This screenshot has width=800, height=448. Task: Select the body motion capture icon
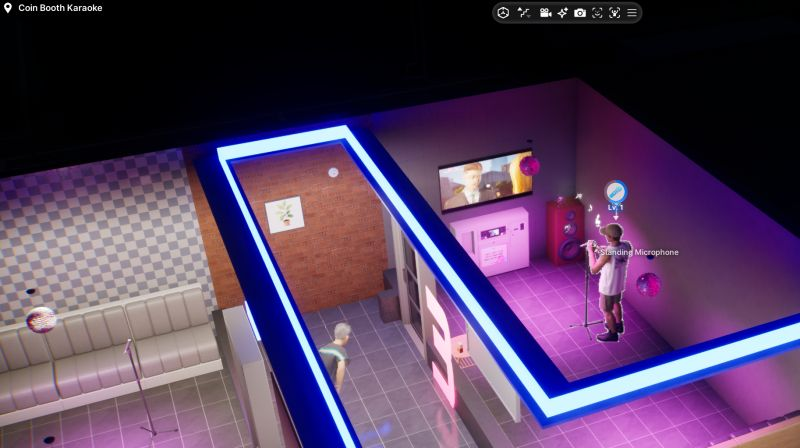click(x=614, y=13)
